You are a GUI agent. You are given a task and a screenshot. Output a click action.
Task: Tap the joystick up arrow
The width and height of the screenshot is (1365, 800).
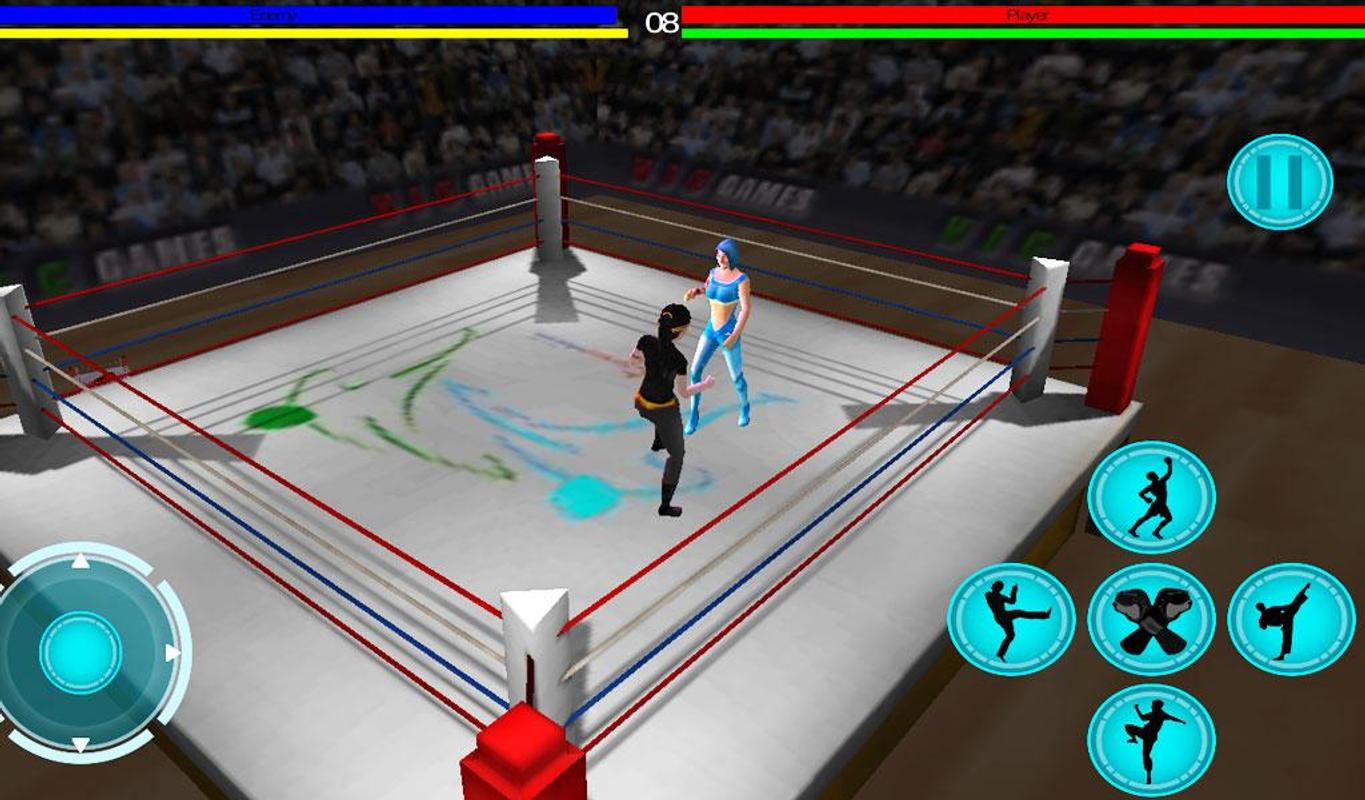(78, 561)
